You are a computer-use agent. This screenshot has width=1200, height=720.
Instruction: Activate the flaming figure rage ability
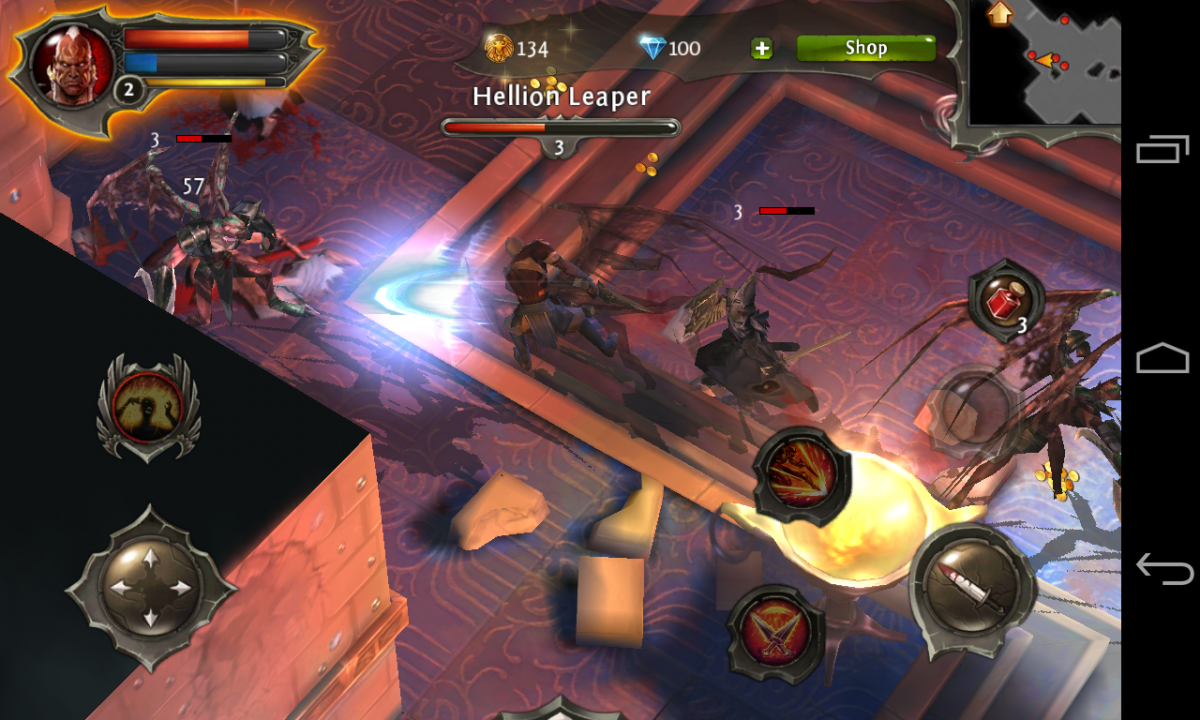click(148, 407)
